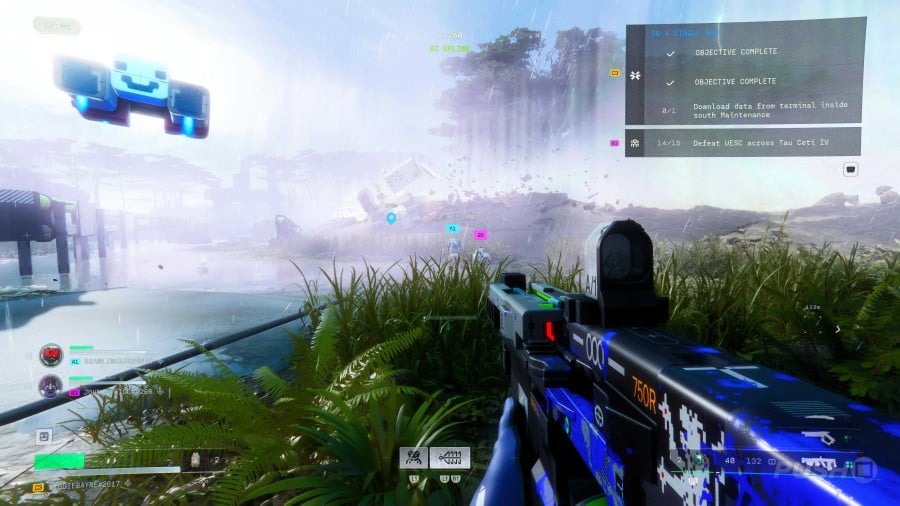
Task: Click the smiley face emote icon
Action: (44, 436)
